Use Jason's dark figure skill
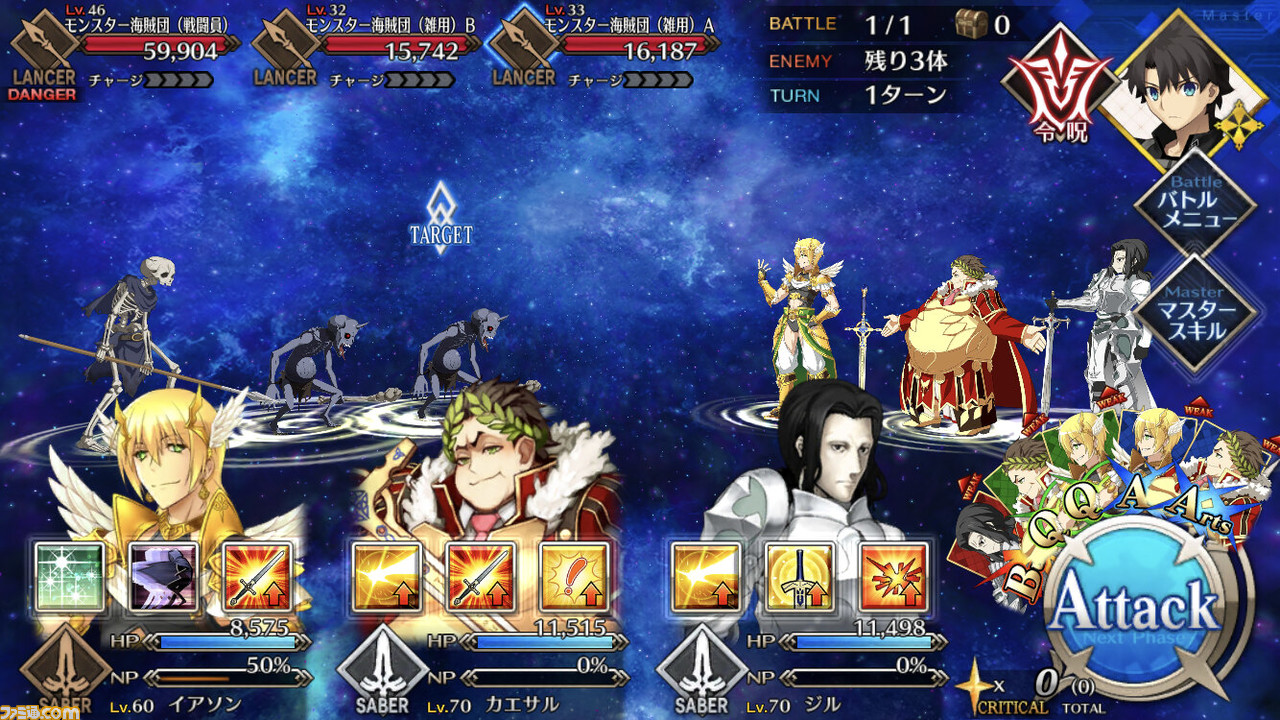 click(163, 577)
